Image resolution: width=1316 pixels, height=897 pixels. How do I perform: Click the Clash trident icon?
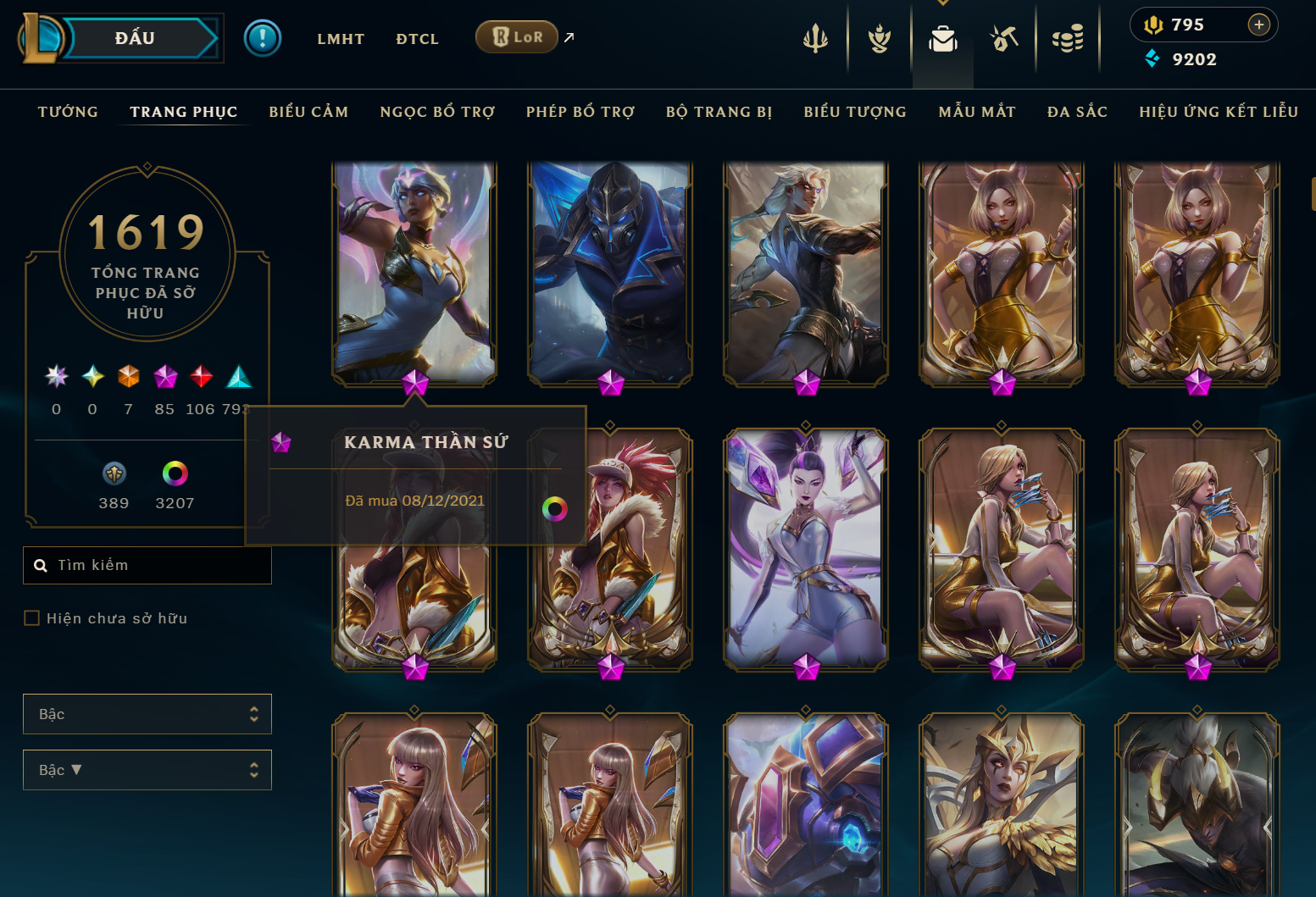(814, 37)
